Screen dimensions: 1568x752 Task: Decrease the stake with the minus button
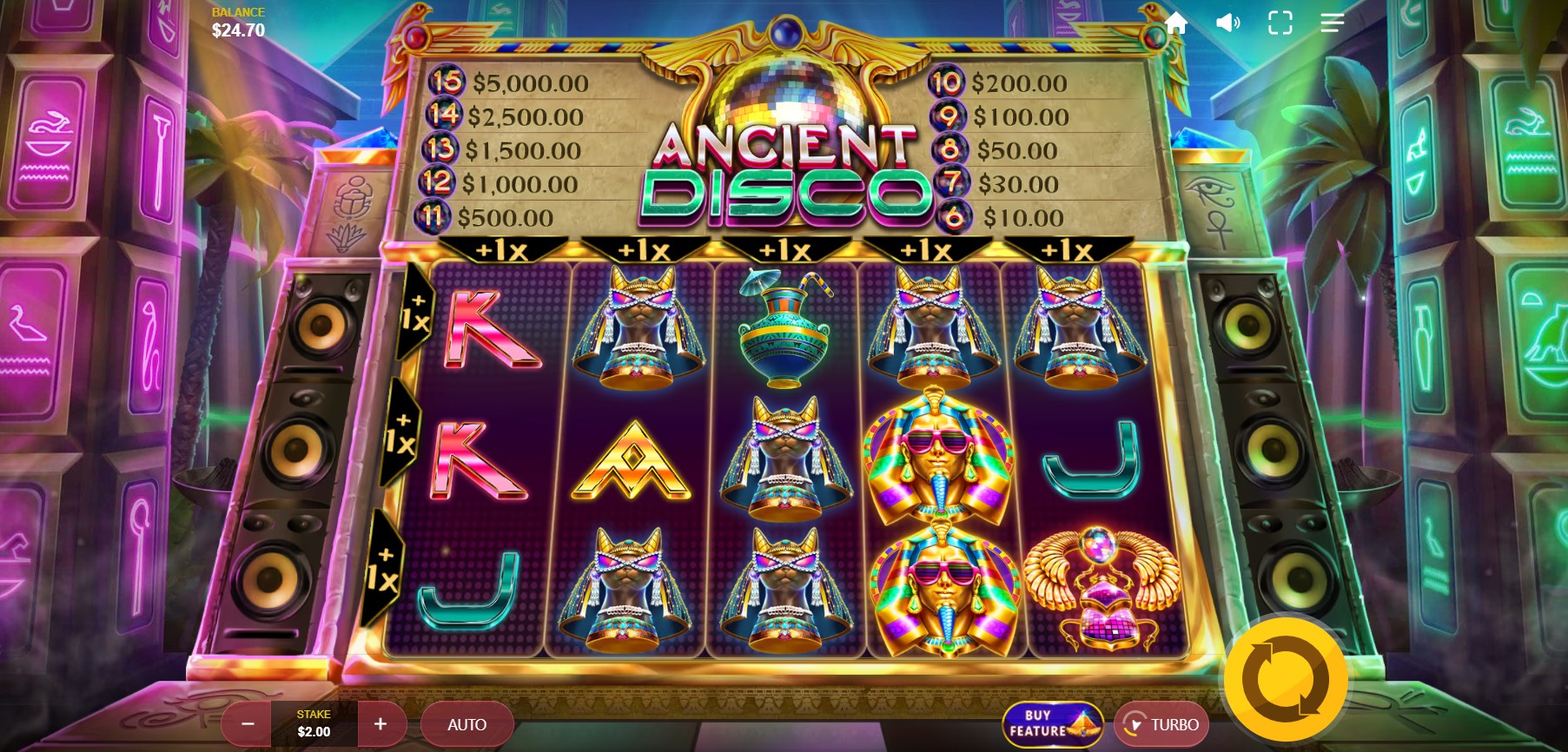(247, 723)
